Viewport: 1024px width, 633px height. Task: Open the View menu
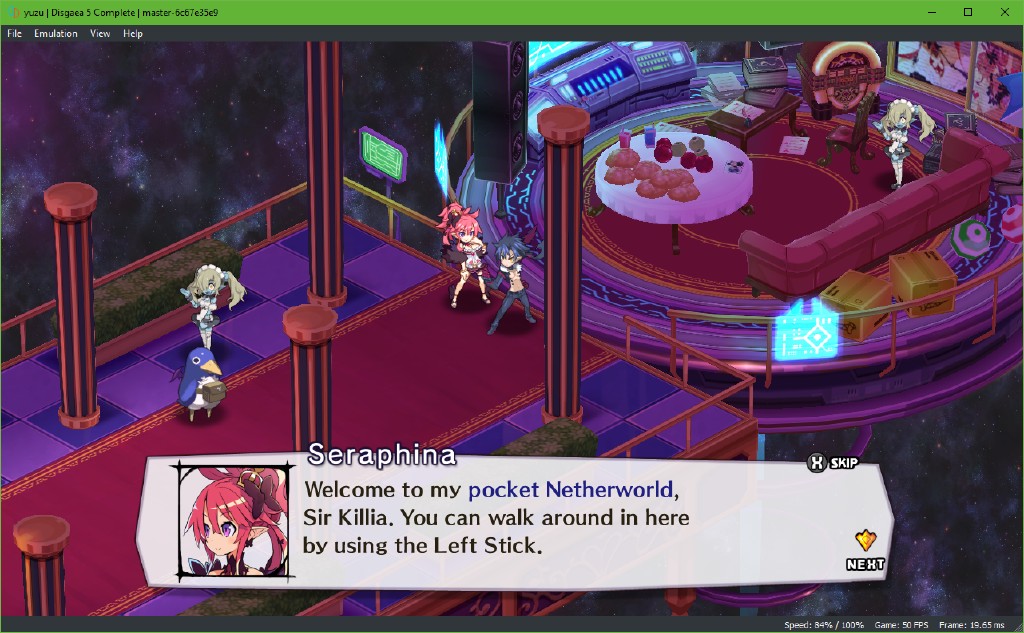[100, 33]
